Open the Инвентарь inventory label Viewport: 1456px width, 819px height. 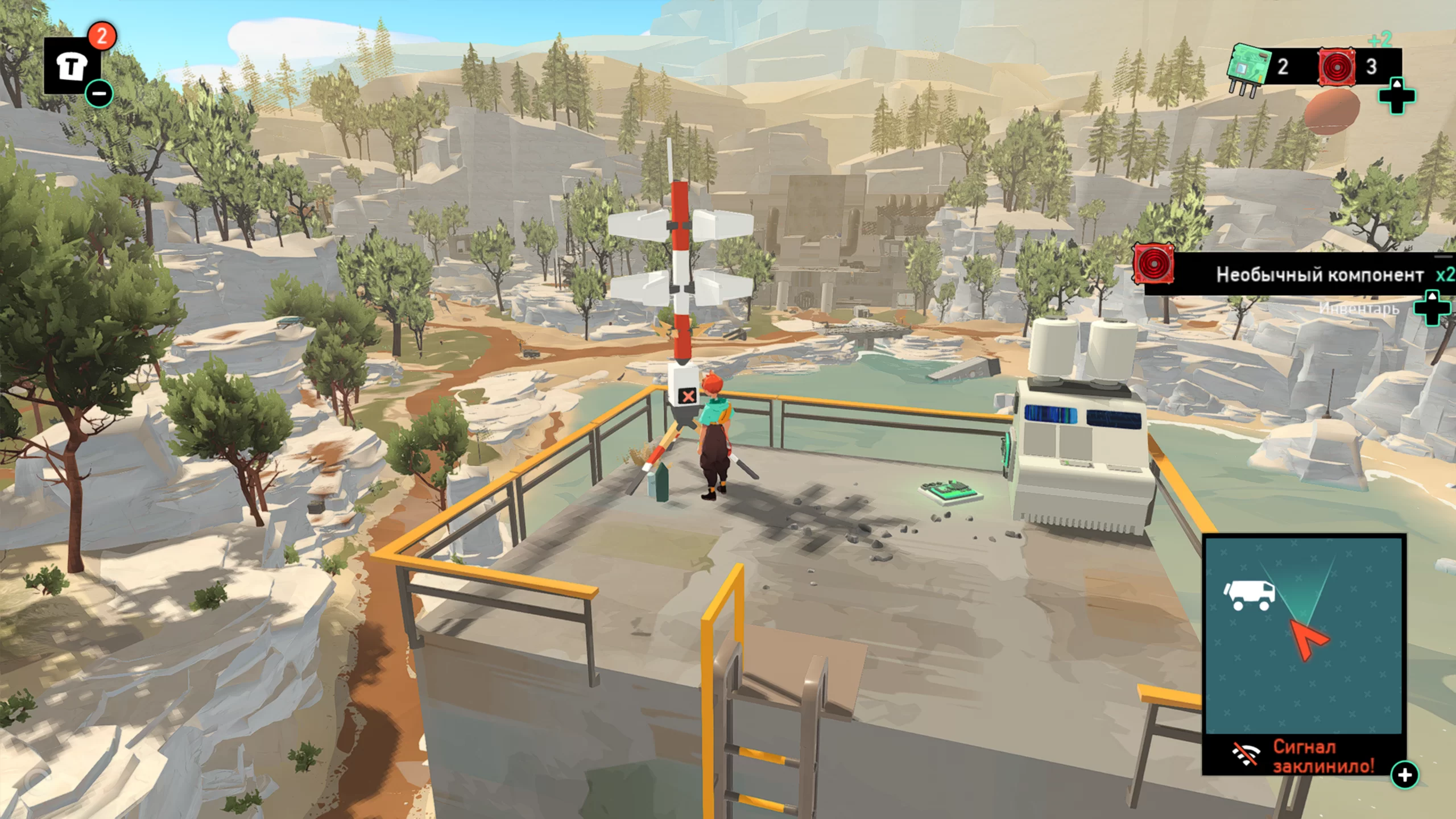click(1358, 308)
